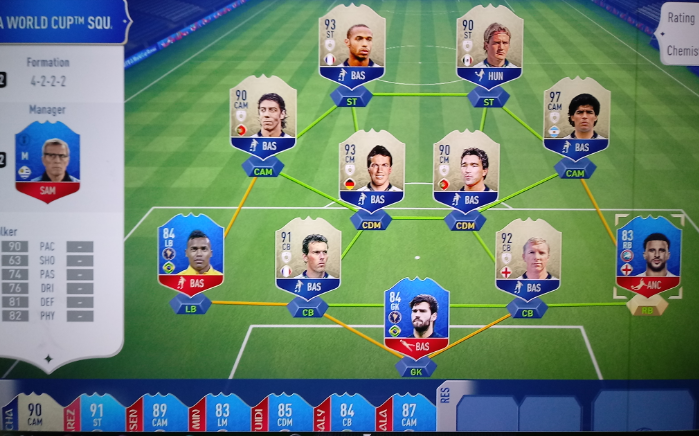
Task: Select the 93-rated ST icon card
Action: coord(352,46)
